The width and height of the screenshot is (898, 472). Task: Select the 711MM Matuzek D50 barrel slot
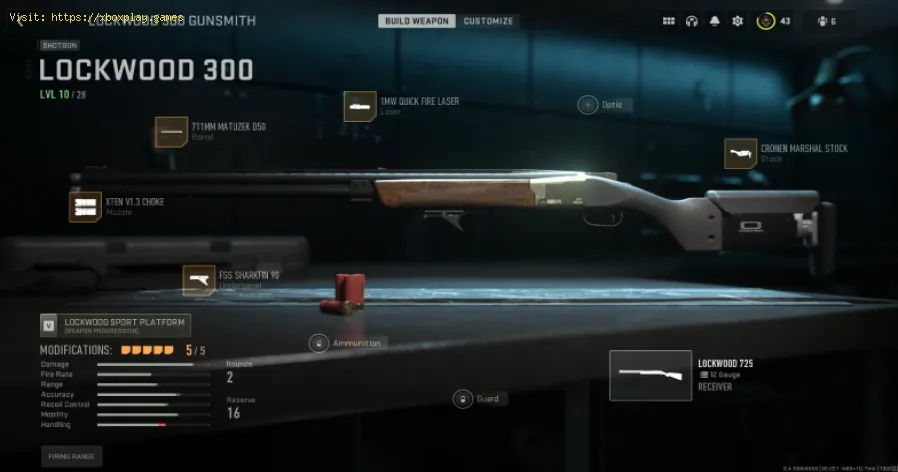click(x=171, y=132)
